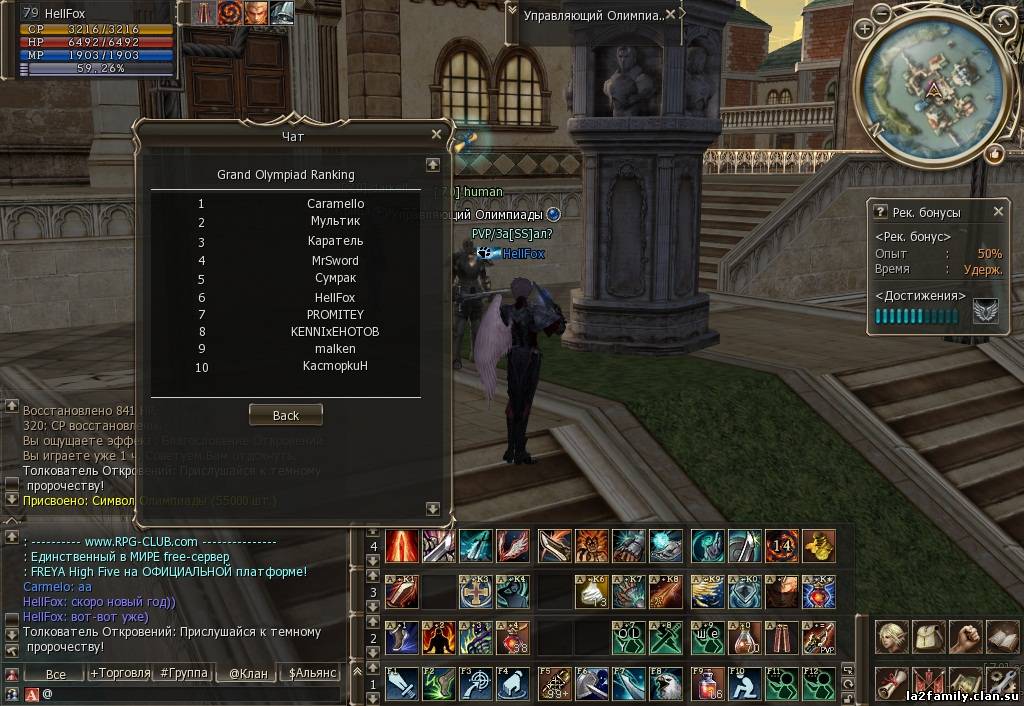Screen dimensions: 1024x706
Task: Switch to the Все chat tab
Action: coord(56,674)
